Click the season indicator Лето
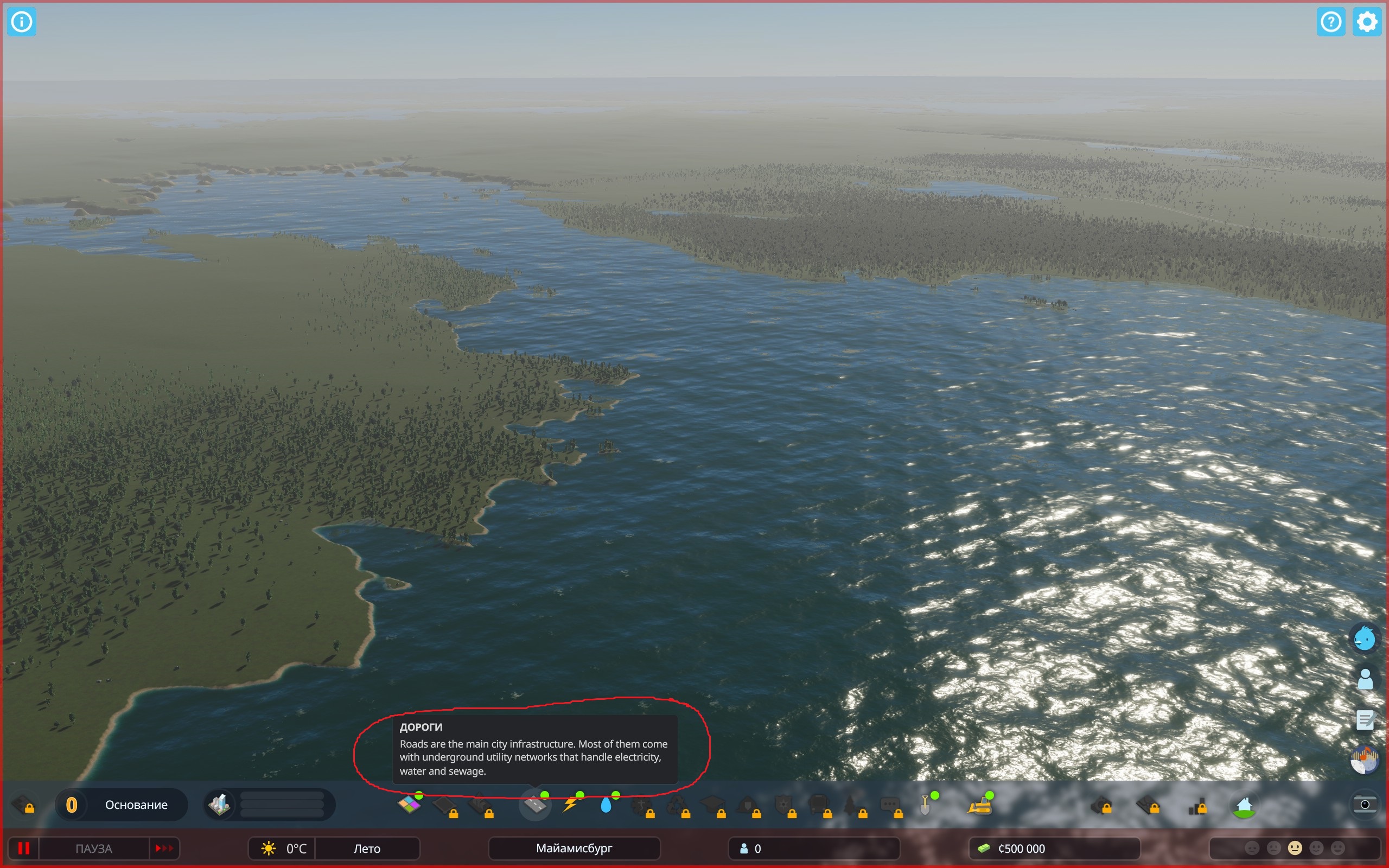This screenshot has height=868, width=1389. pos(367,848)
